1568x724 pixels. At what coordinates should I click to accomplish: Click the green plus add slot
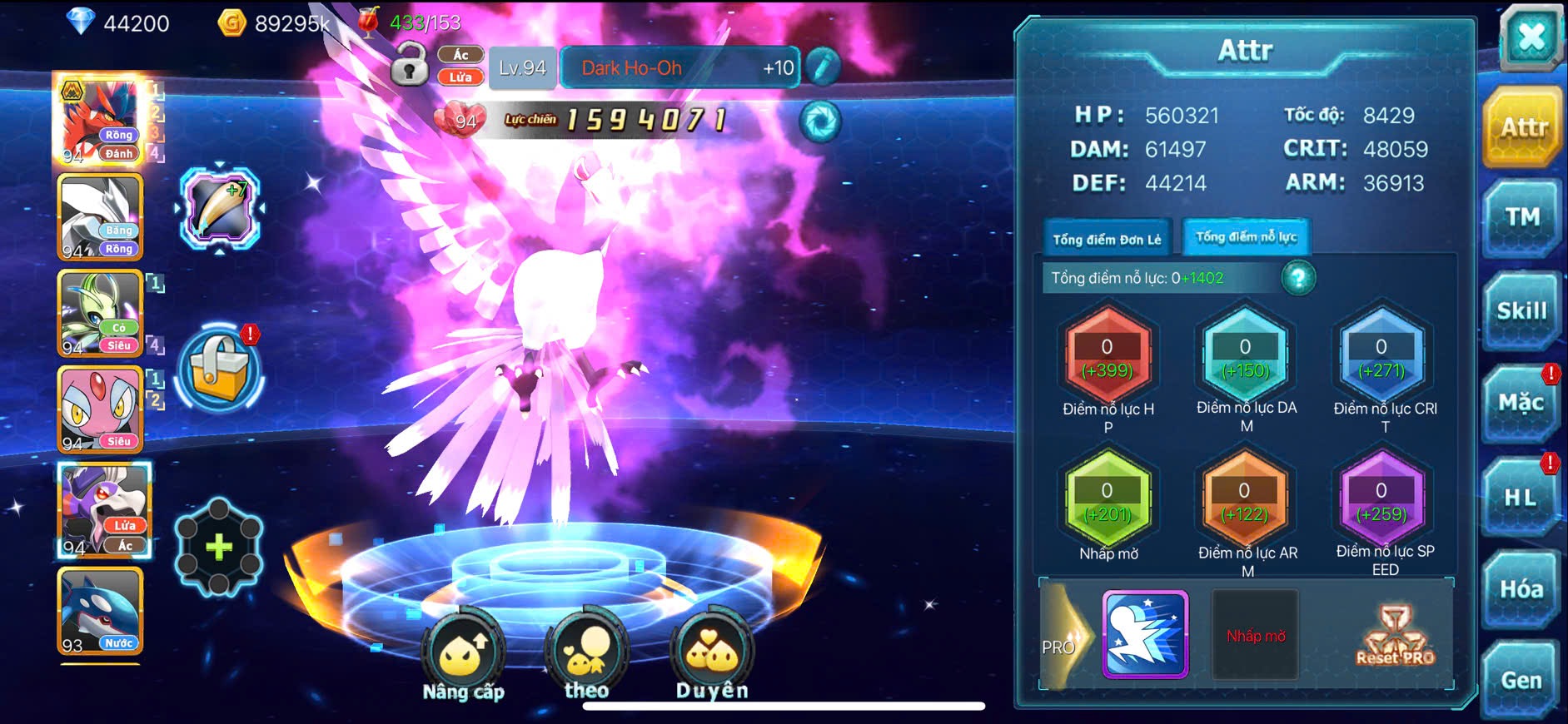(219, 547)
